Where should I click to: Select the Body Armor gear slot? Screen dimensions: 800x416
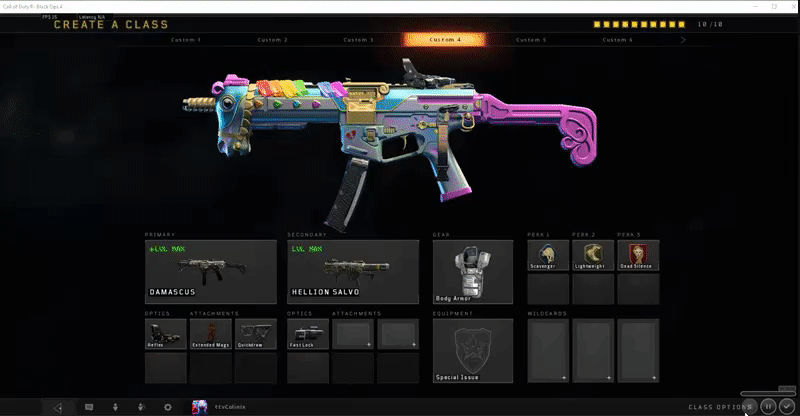(x=472, y=272)
